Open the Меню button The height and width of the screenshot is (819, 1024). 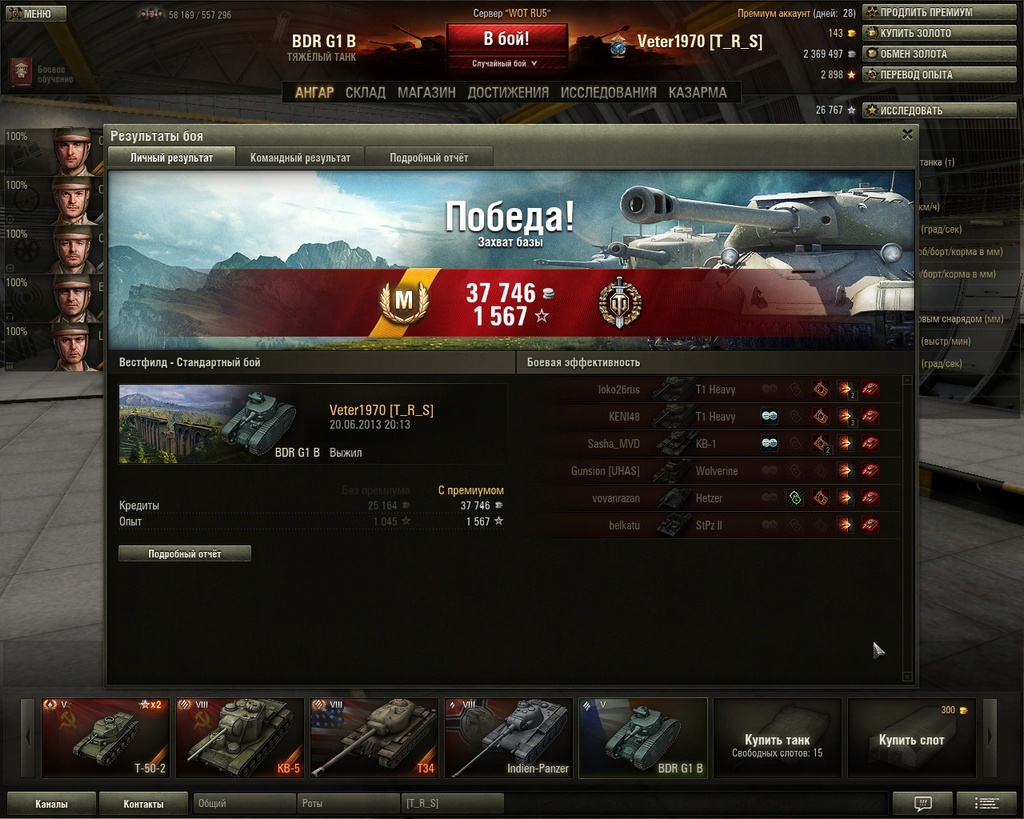pyautogui.click(x=36, y=14)
